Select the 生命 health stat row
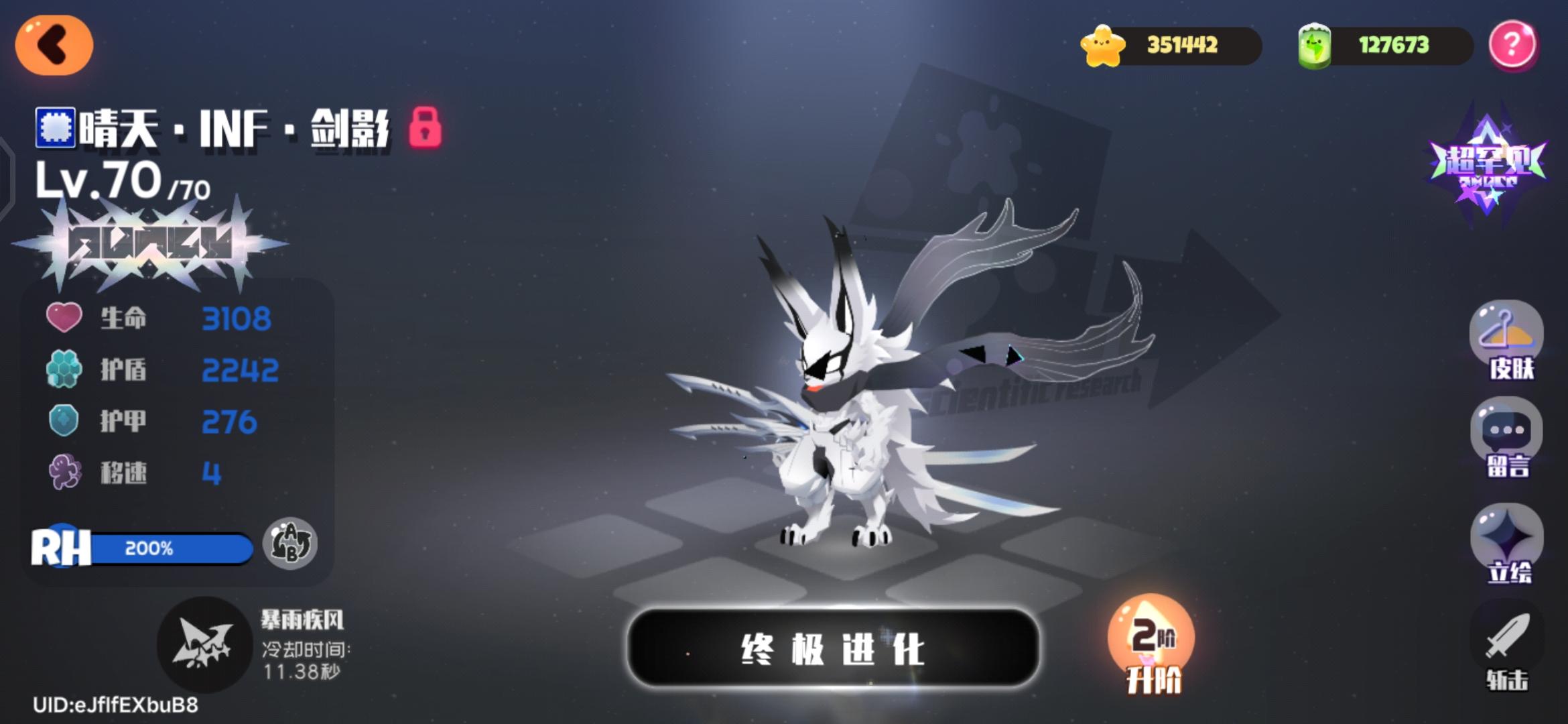Viewport: 1568px width, 724px height. click(x=161, y=318)
